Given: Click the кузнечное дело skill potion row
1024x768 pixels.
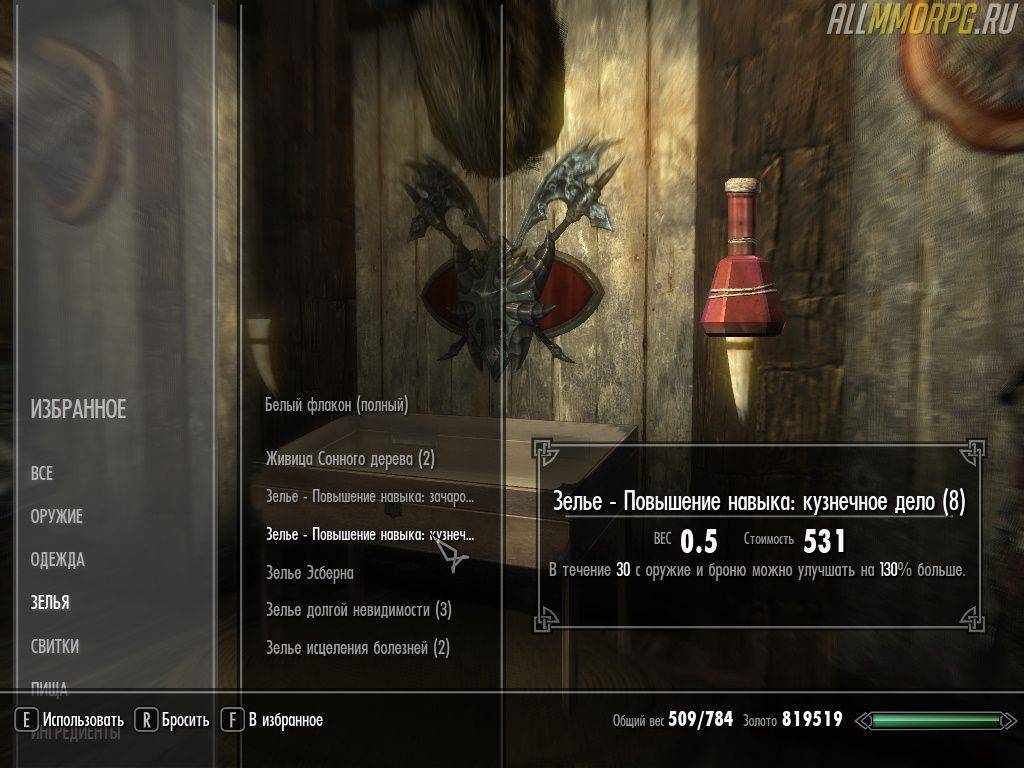Looking at the screenshot, I should click(370, 535).
